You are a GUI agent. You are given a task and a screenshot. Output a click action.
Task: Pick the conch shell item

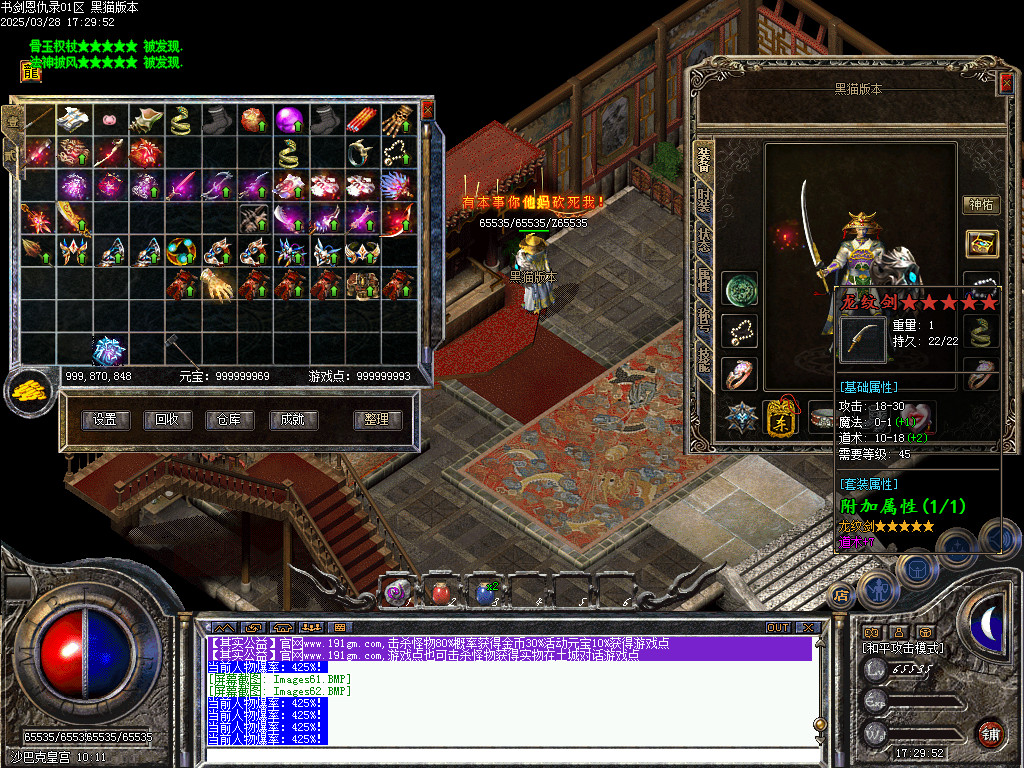coord(145,119)
